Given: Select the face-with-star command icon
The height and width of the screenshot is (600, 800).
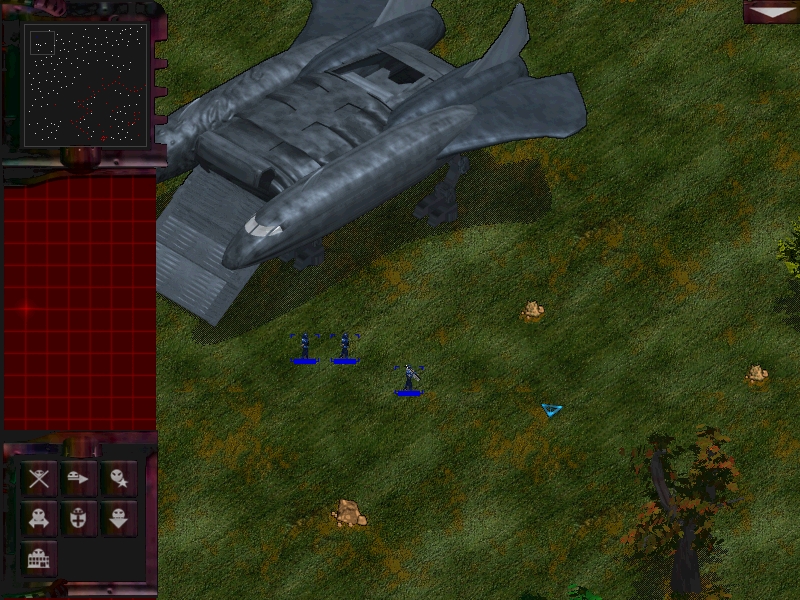Looking at the screenshot, I should pos(119,478).
